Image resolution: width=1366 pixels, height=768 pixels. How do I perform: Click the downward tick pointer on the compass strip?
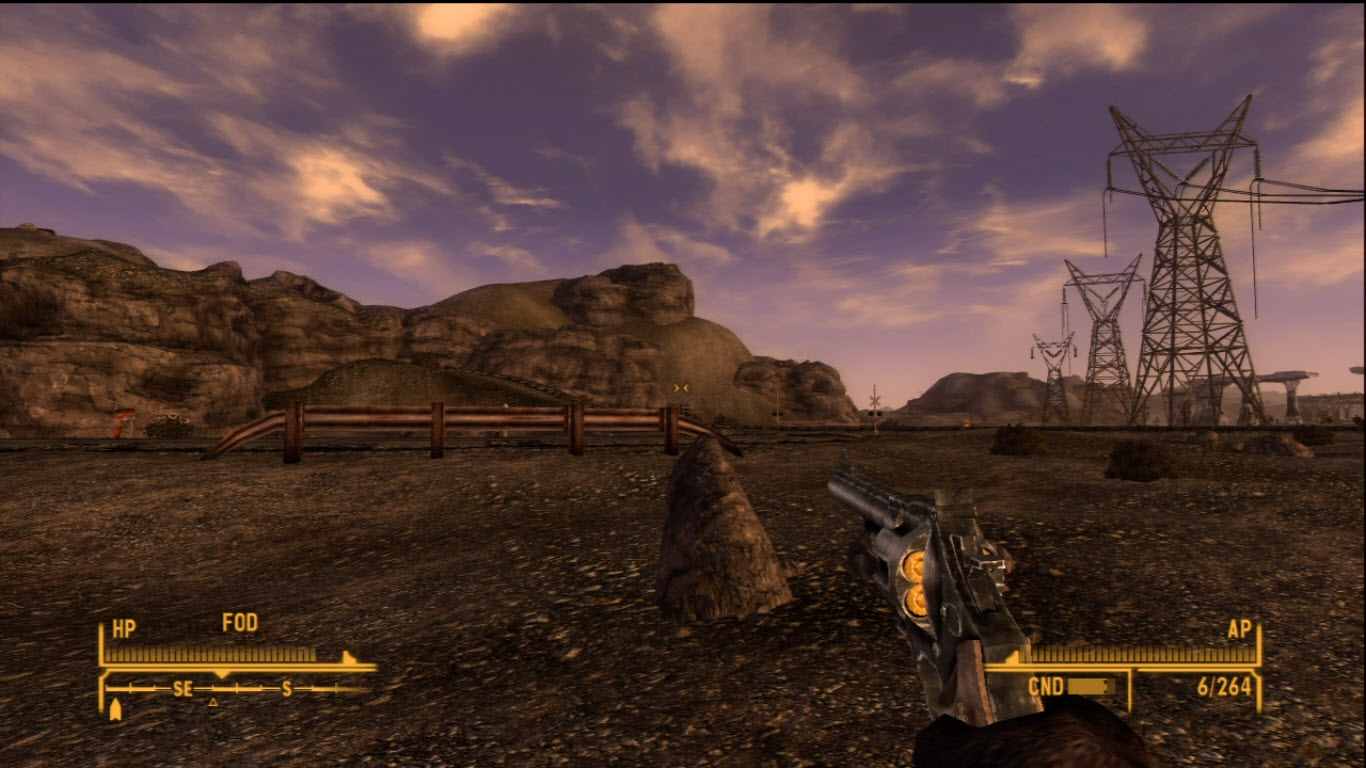[222, 674]
